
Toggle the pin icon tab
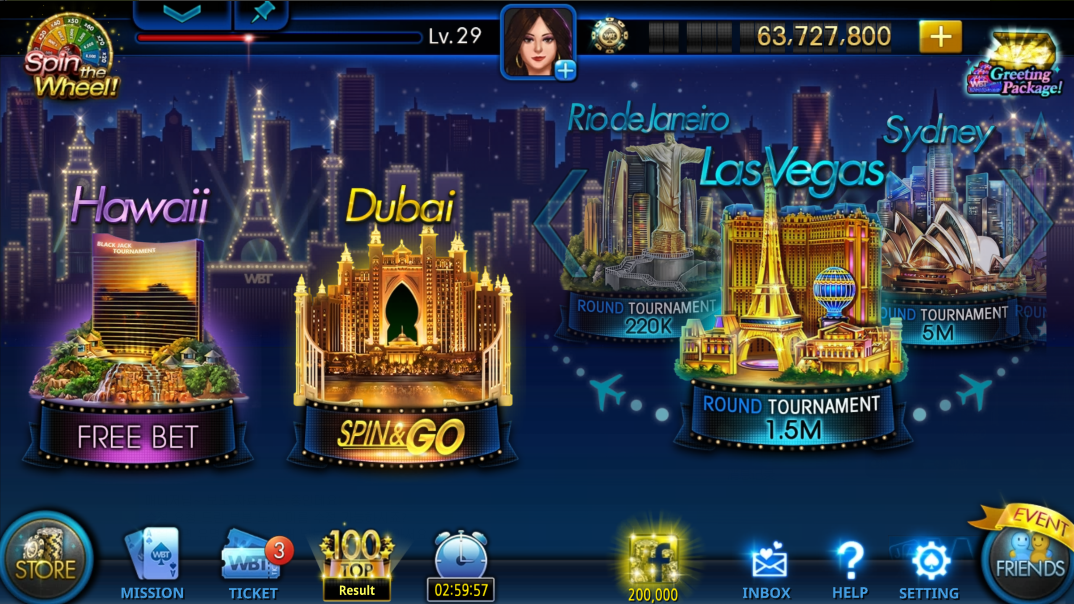coord(262,13)
